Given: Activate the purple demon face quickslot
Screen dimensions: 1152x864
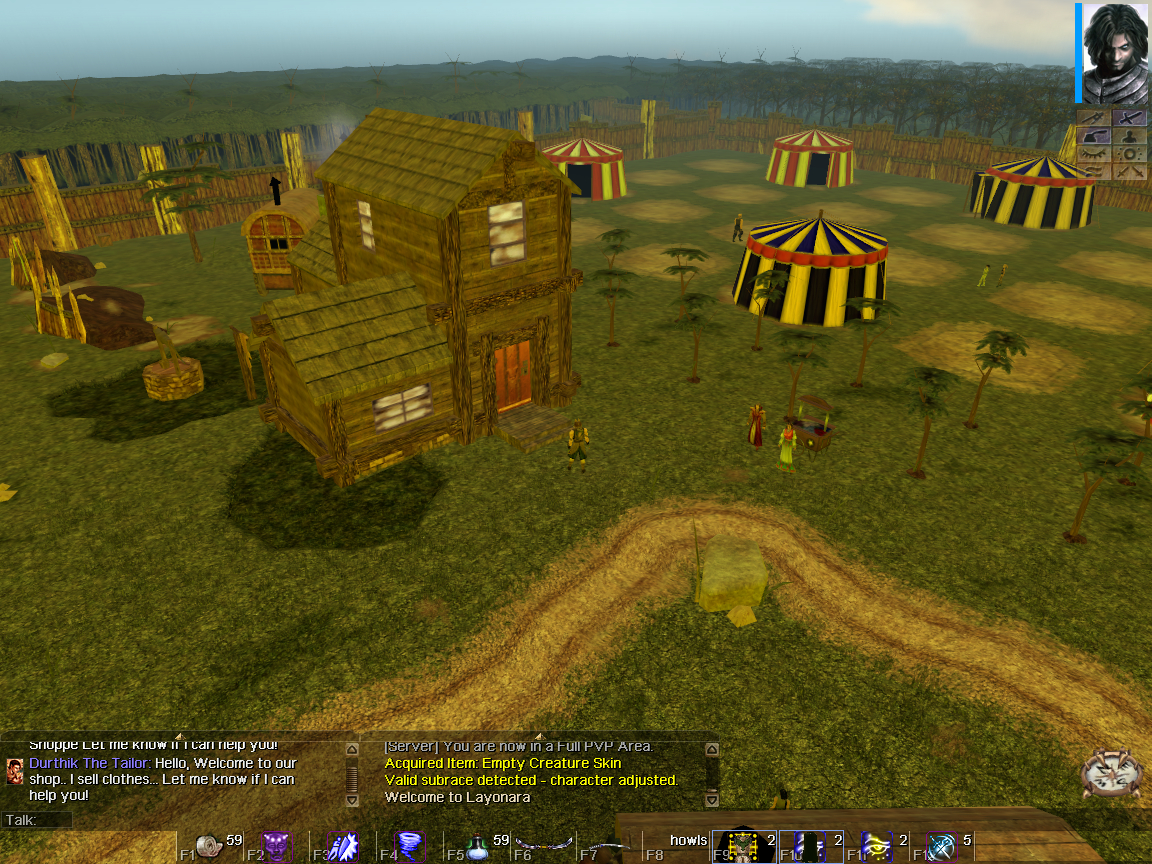Looking at the screenshot, I should (x=277, y=846).
